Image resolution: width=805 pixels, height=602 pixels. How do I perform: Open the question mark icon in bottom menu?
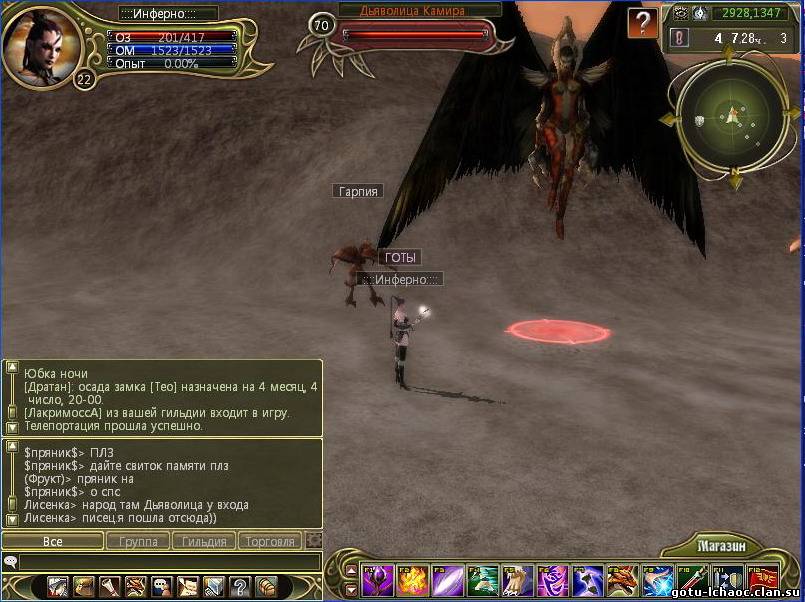click(x=240, y=587)
